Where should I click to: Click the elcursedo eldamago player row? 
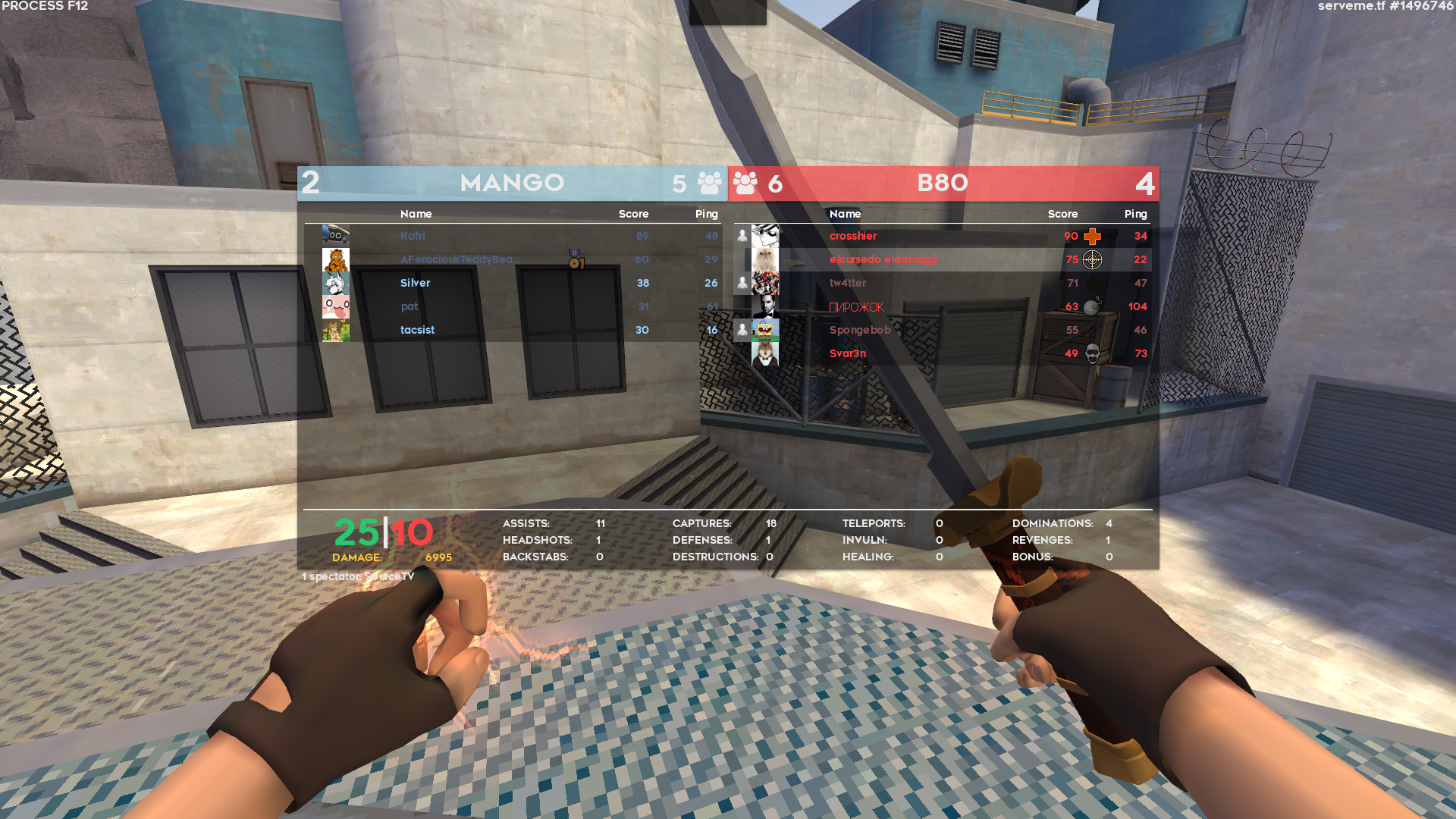[883, 259]
